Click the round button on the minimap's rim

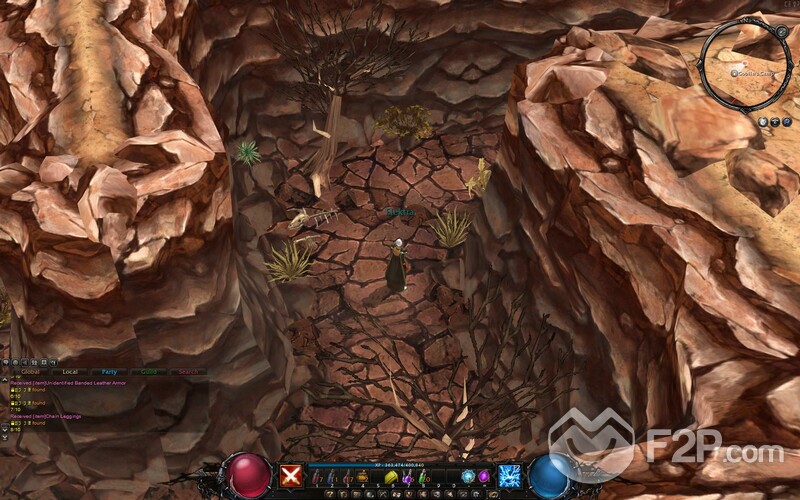[x=780, y=32]
